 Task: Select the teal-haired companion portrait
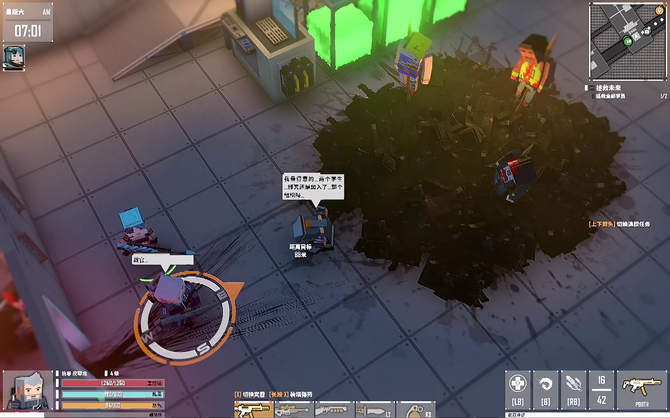[x=15, y=56]
